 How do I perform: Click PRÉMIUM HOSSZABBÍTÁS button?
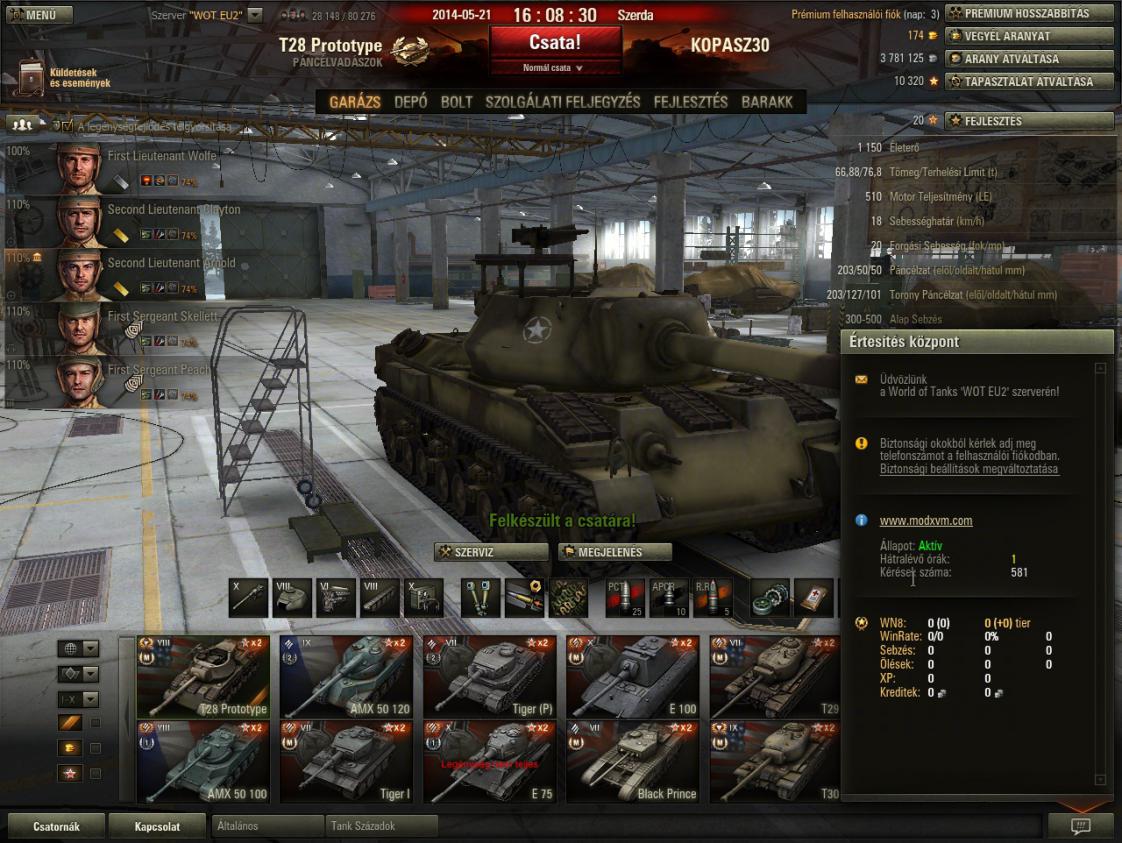[x=1029, y=14]
